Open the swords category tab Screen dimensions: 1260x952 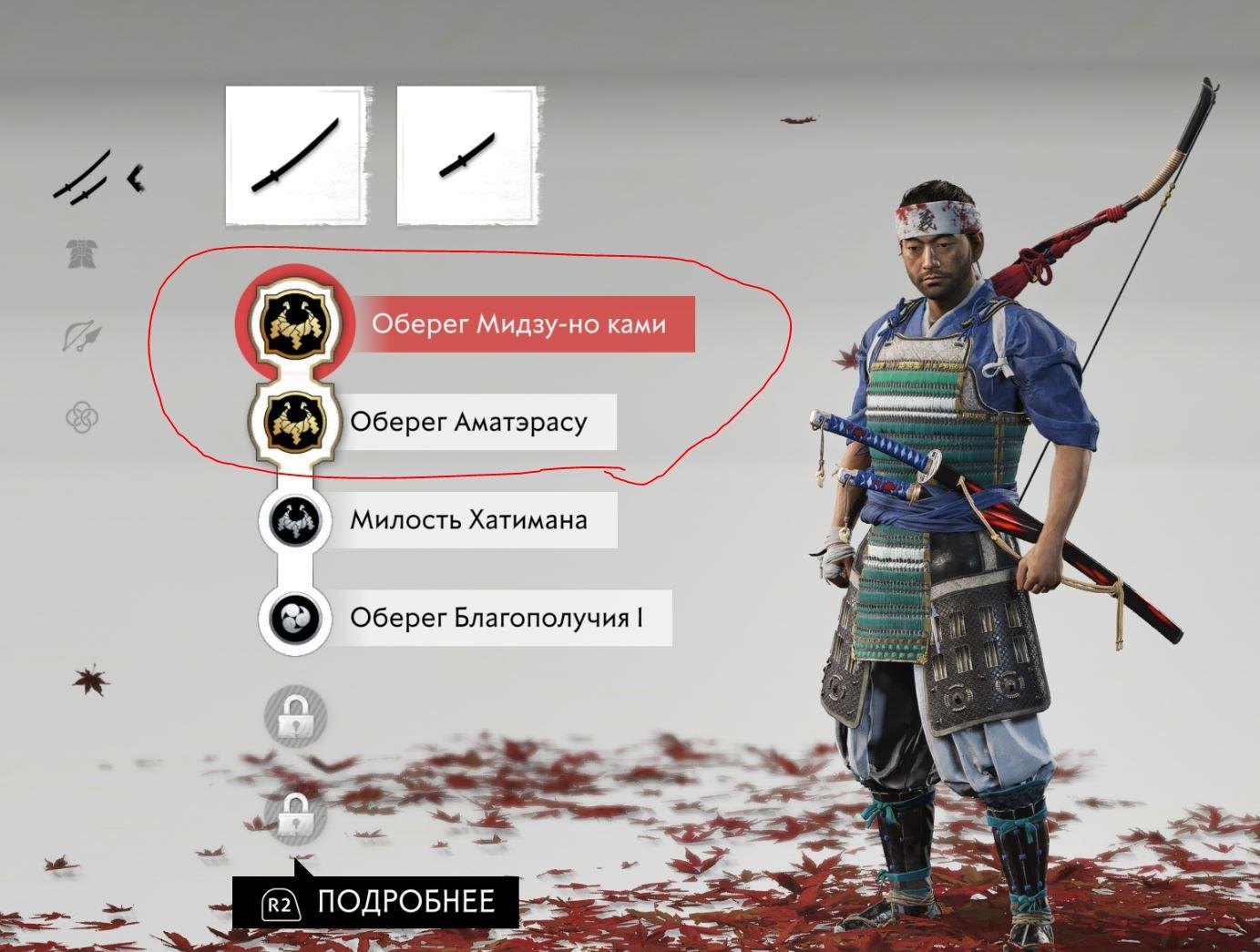coord(83,177)
